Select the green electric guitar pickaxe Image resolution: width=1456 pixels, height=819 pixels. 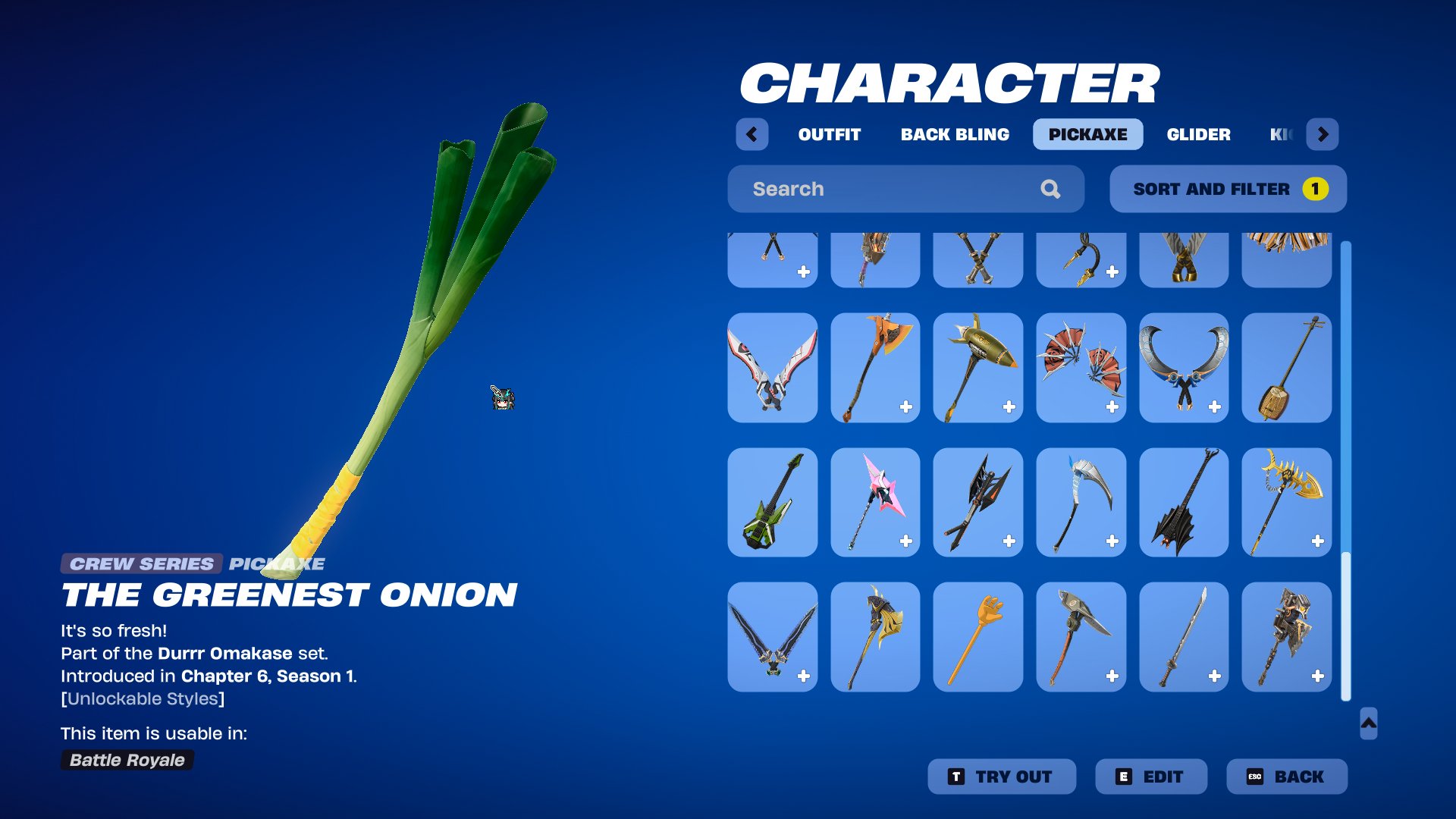click(772, 502)
